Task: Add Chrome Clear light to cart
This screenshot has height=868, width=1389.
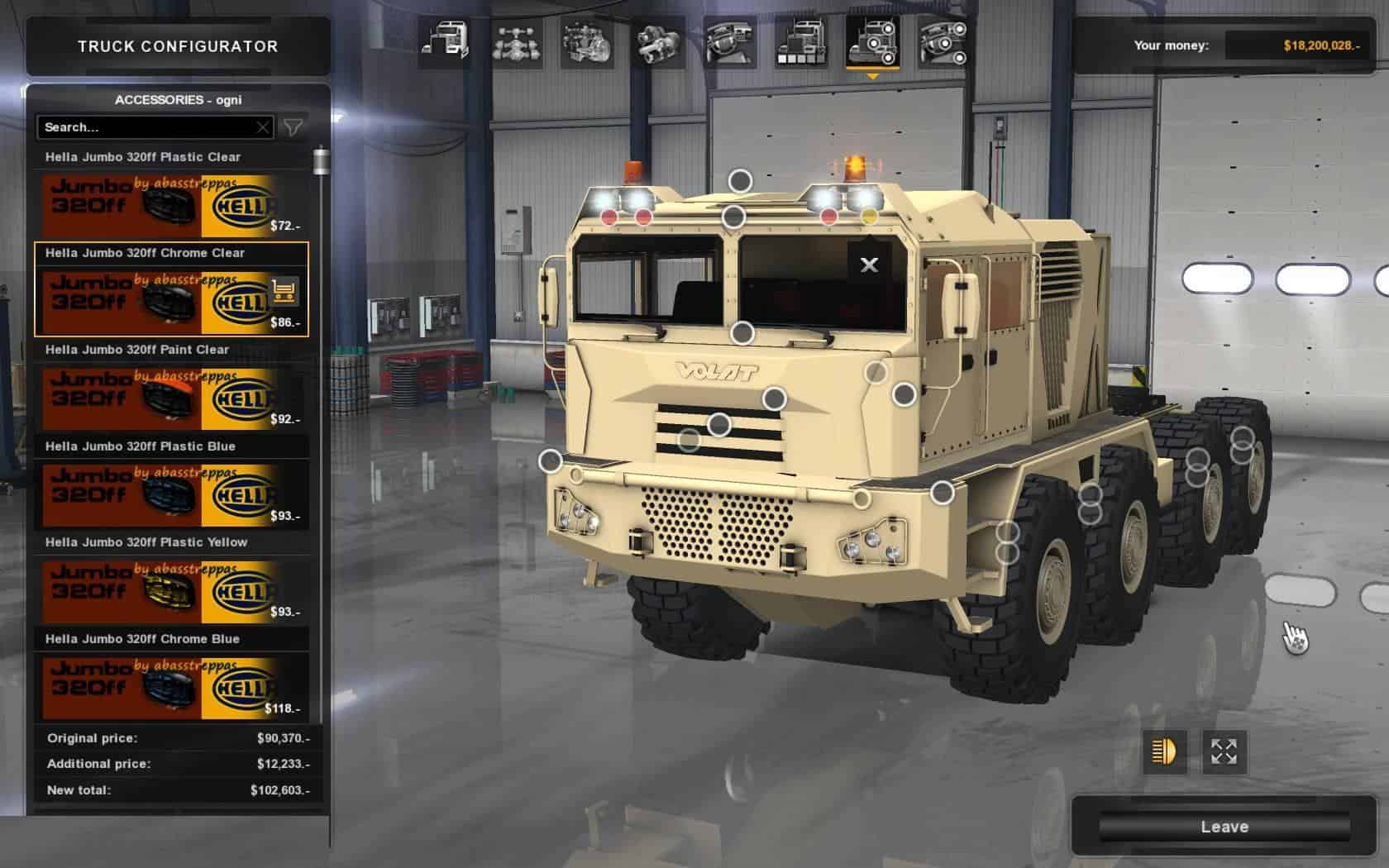Action: tap(284, 291)
